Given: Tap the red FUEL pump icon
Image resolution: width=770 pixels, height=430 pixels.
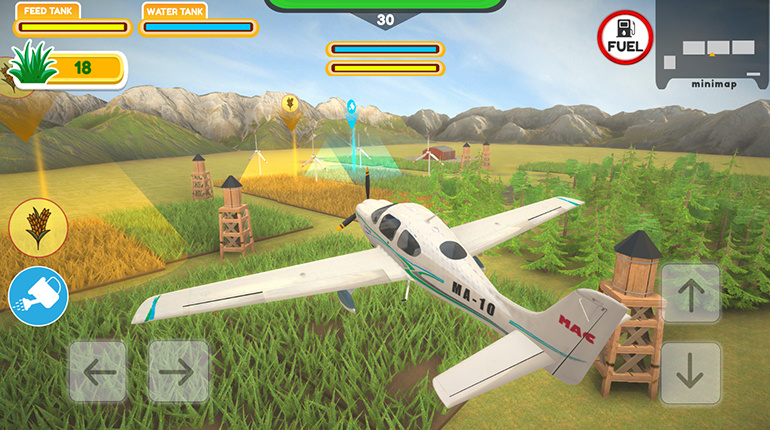Looking at the screenshot, I should tap(625, 39).
